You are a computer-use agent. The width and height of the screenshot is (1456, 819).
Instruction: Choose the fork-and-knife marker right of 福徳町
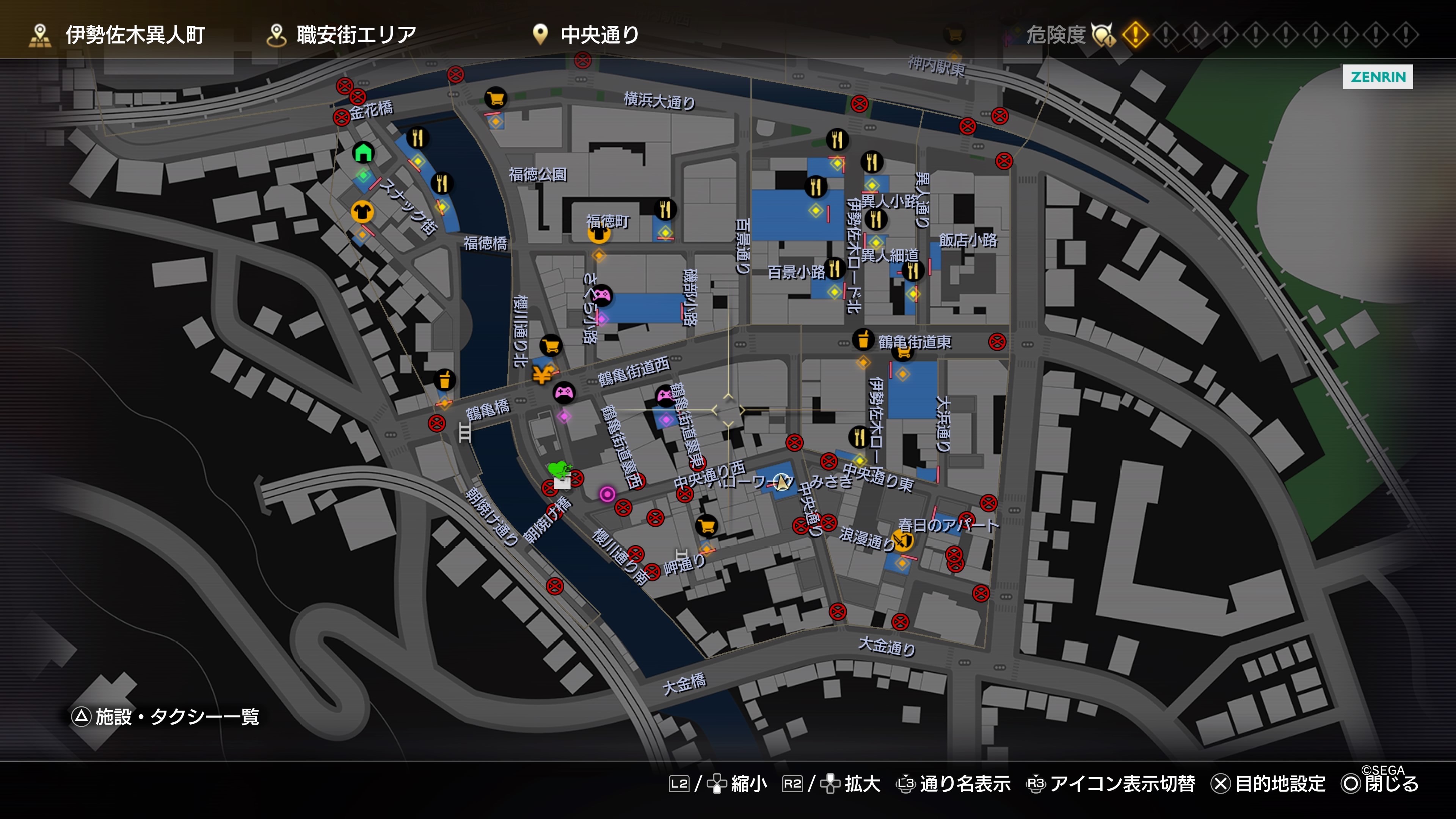(x=665, y=209)
